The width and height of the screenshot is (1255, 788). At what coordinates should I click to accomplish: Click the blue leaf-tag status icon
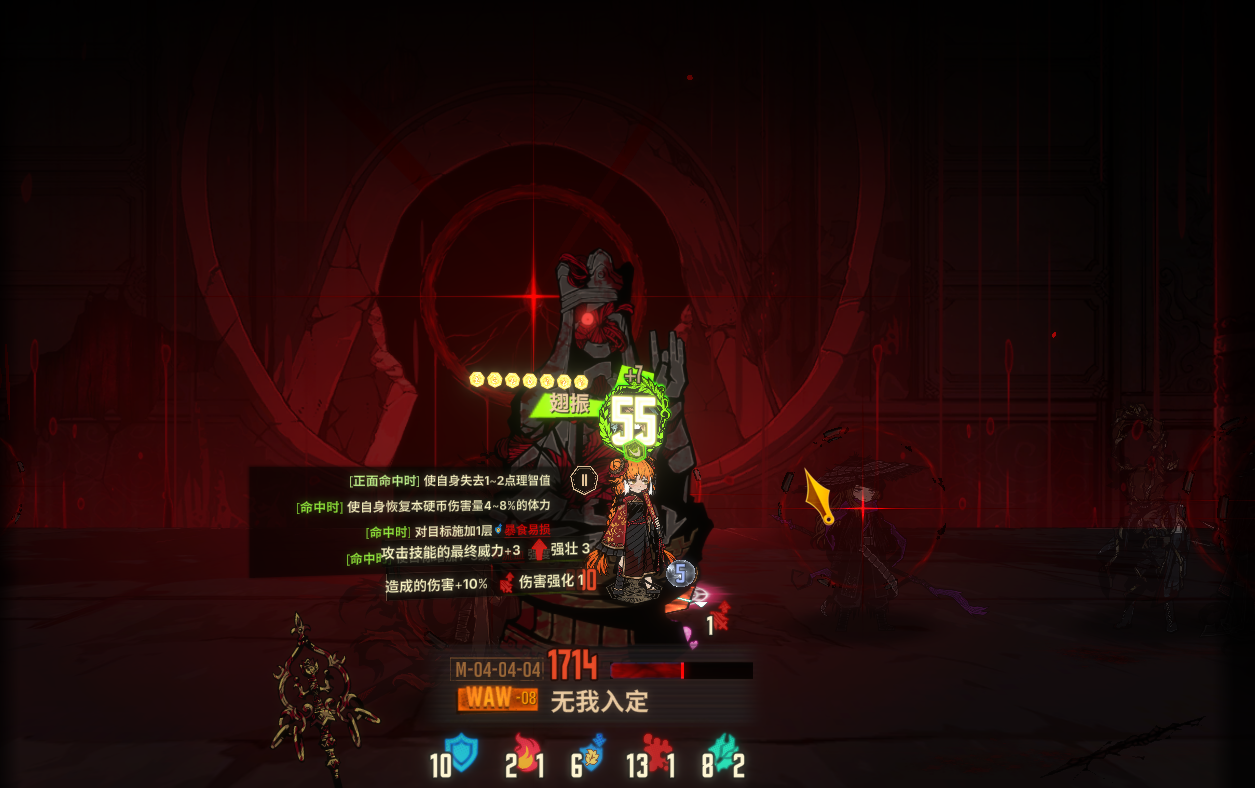pos(593,752)
